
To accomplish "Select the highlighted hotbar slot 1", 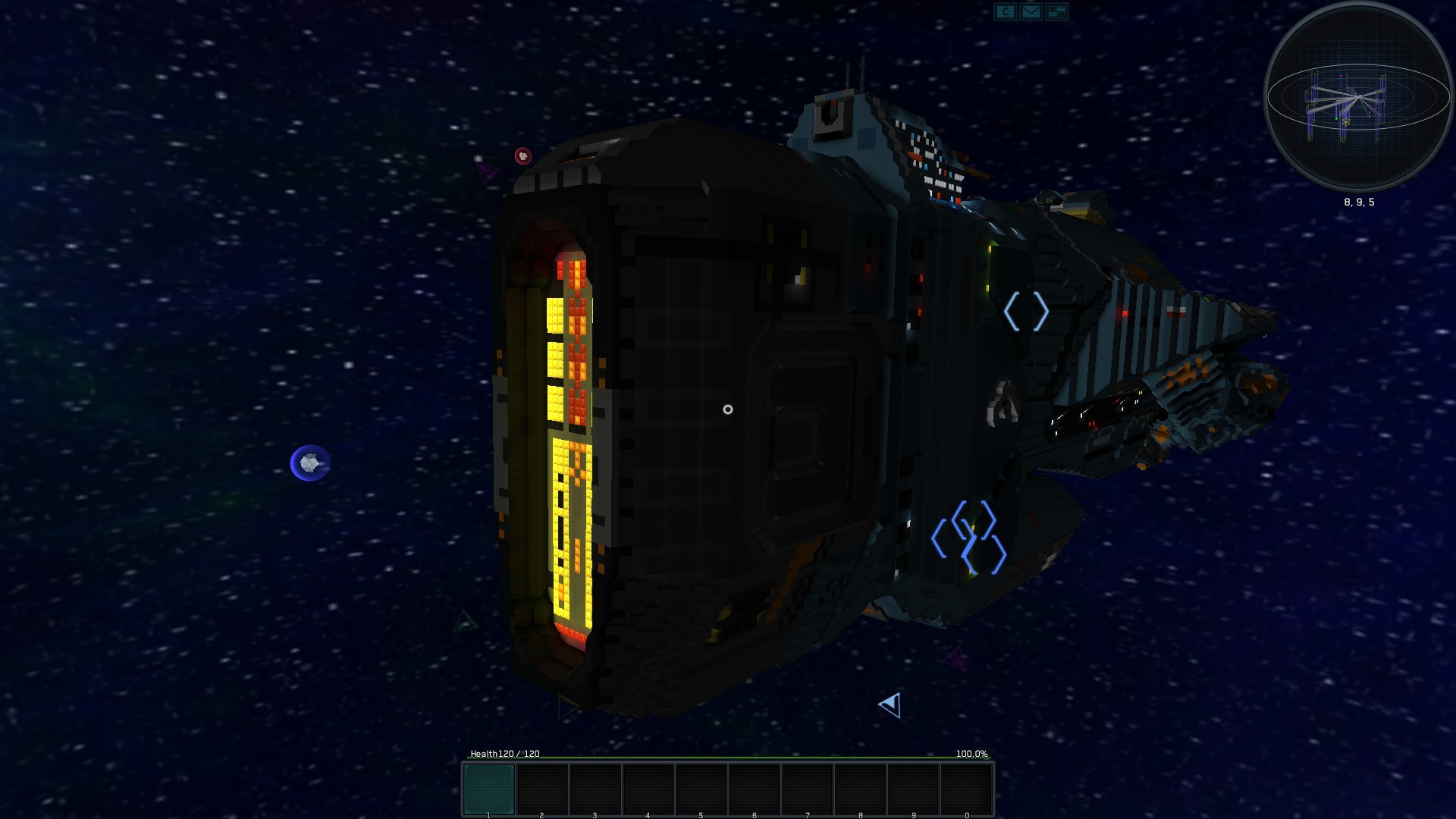I will click(x=489, y=789).
